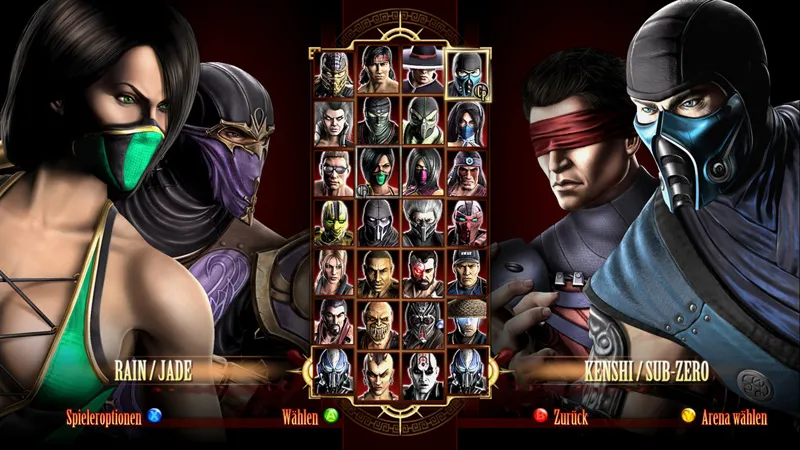800x450 pixels.
Task: Pick the red cyborg Sektor
Action: pos(465,224)
